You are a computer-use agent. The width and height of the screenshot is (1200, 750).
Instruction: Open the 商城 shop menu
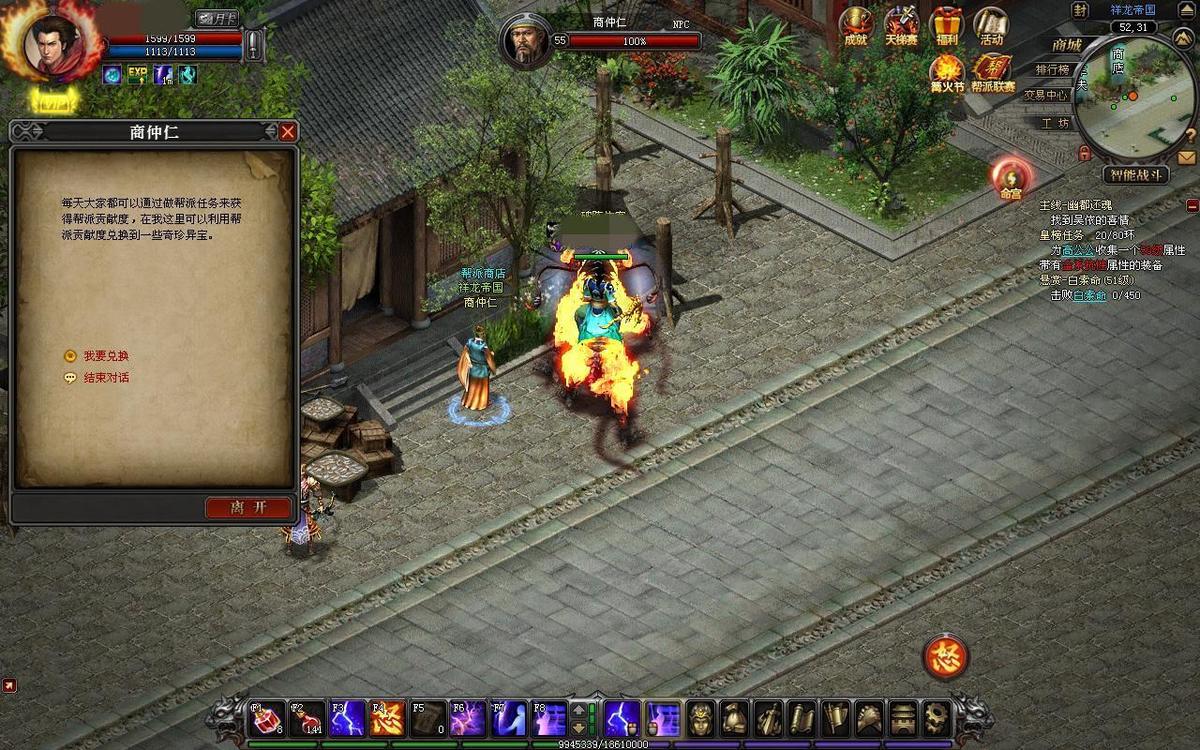[x=1066, y=45]
